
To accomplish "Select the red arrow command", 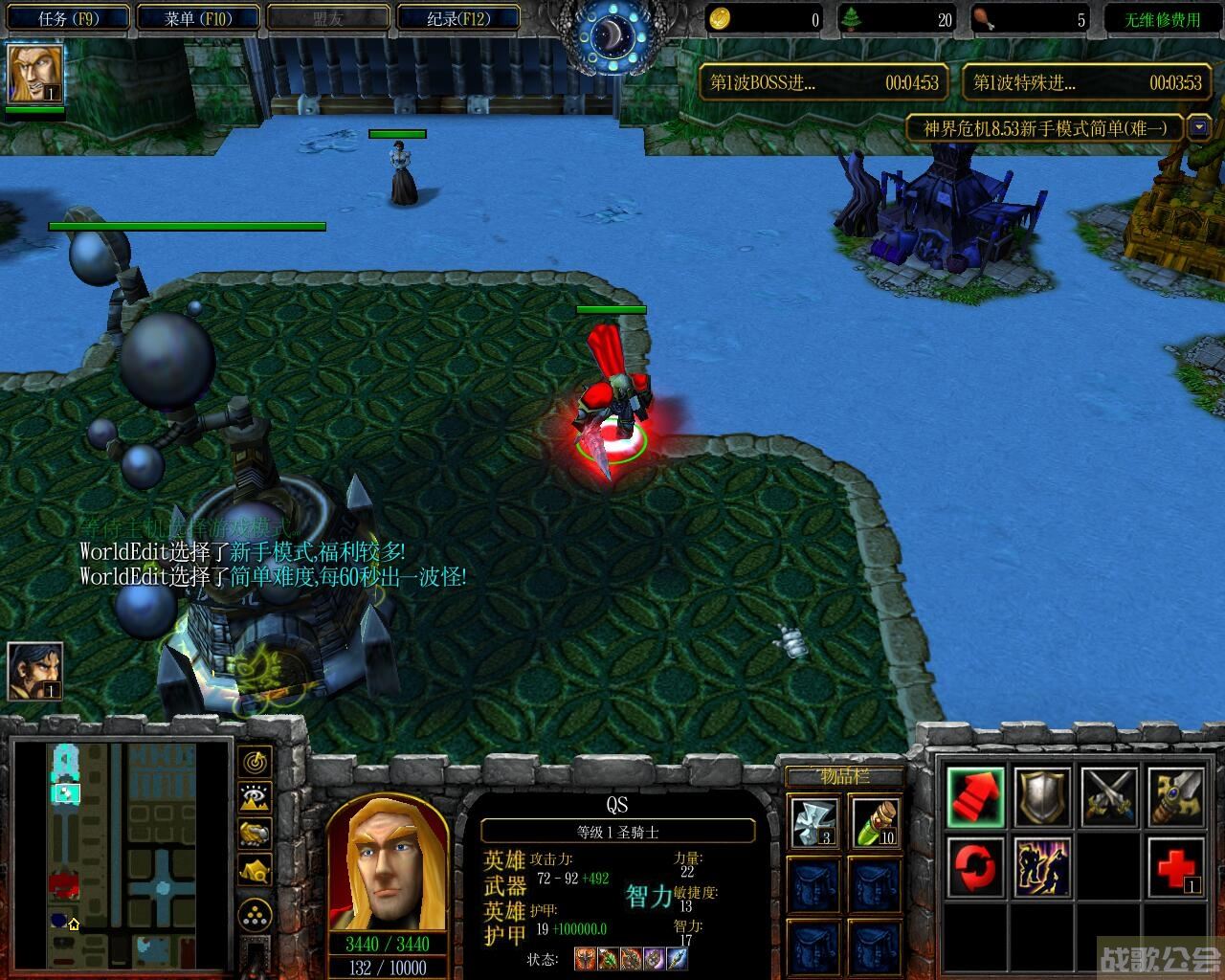I will tap(976, 797).
